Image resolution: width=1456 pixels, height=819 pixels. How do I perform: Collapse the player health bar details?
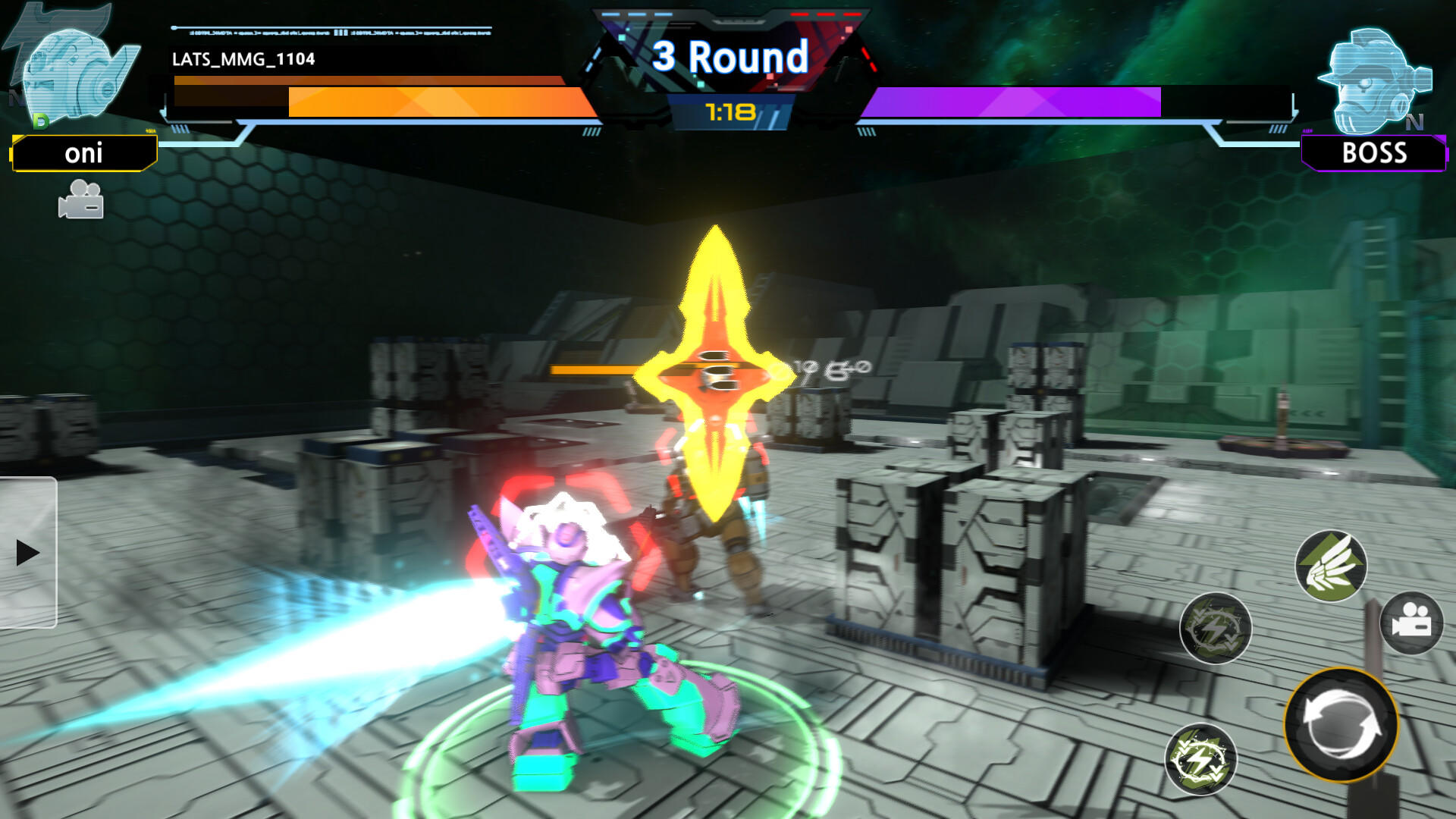(x=379, y=99)
